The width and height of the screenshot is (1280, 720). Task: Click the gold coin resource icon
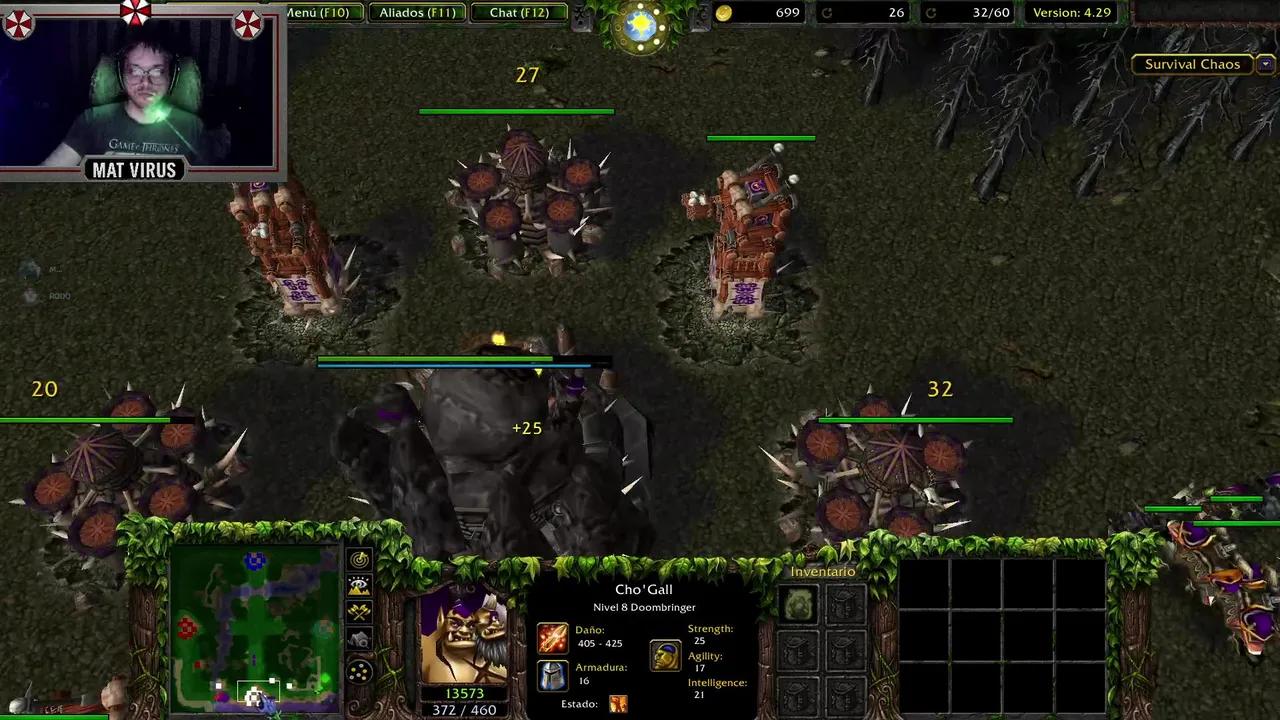pyautogui.click(x=722, y=13)
